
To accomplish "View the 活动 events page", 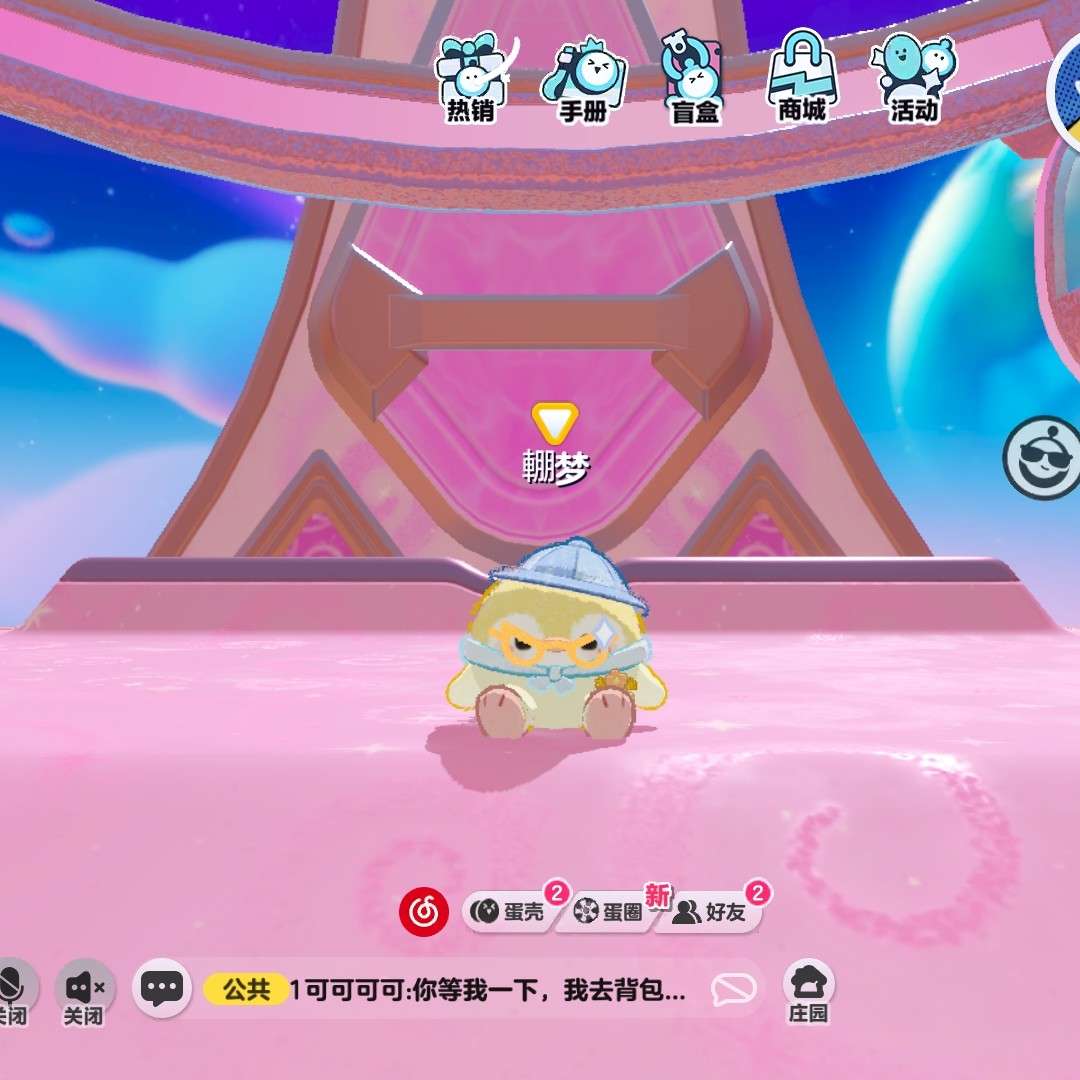I will (914, 76).
